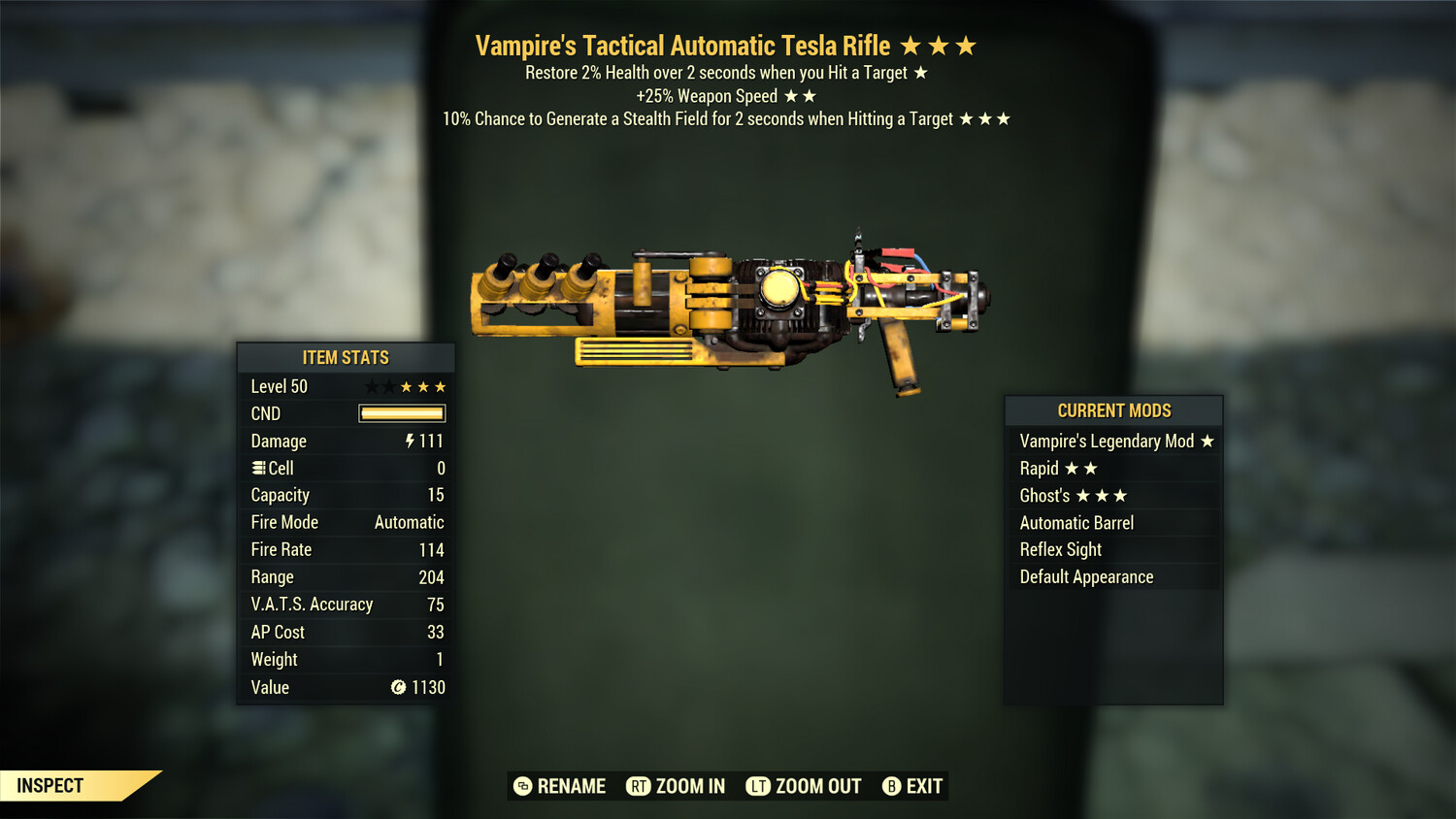Click the B Exit button icon
Image resolution: width=1456 pixels, height=819 pixels.
tap(891, 786)
